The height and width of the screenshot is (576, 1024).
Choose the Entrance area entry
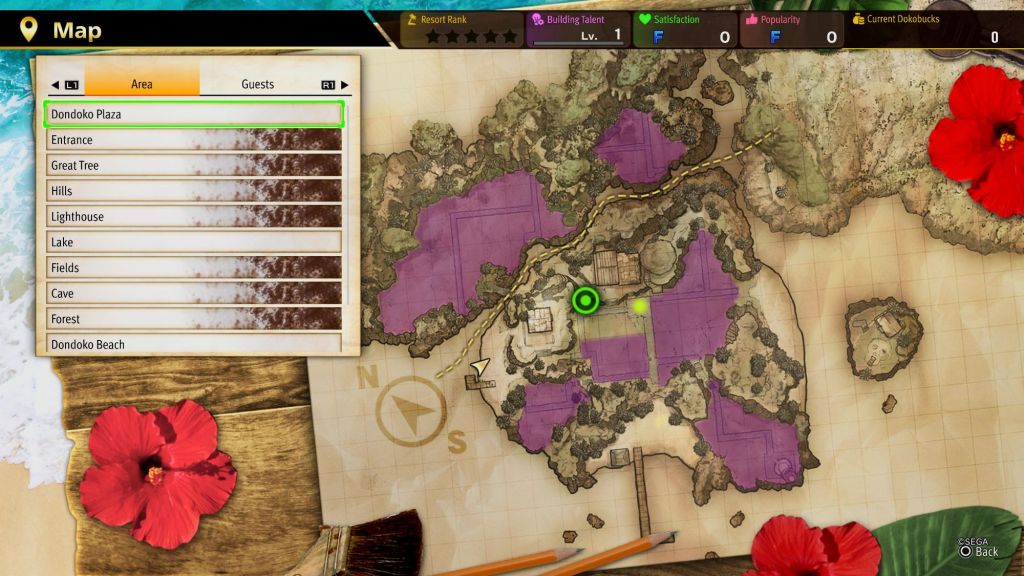click(x=195, y=140)
